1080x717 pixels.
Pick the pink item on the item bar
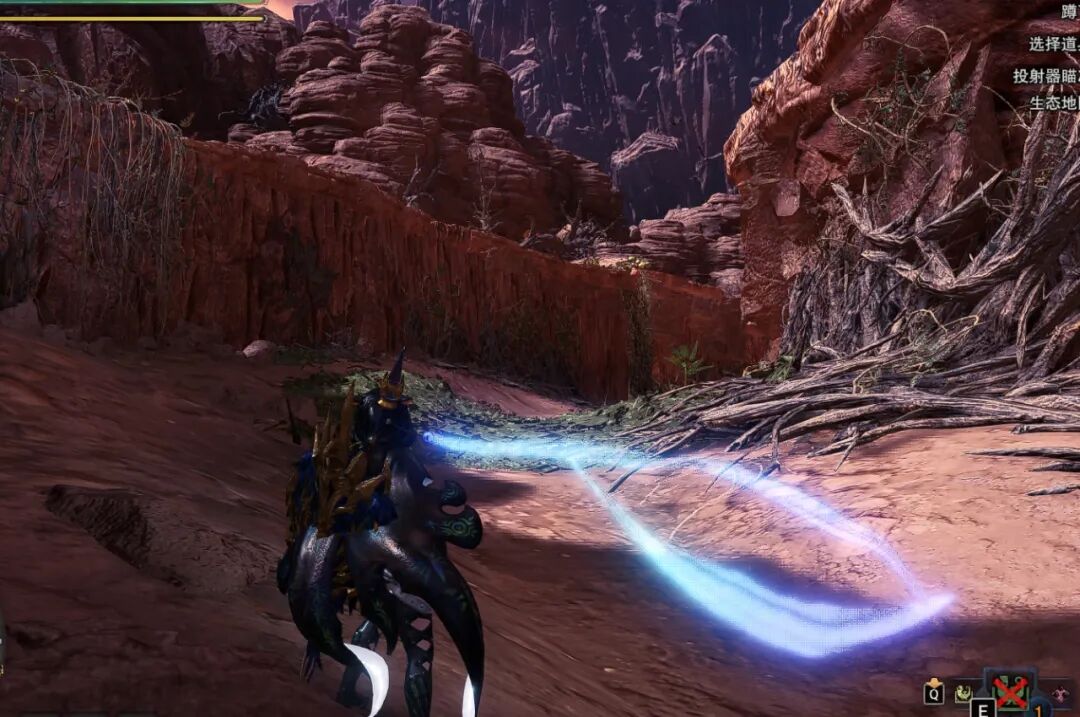1059,694
